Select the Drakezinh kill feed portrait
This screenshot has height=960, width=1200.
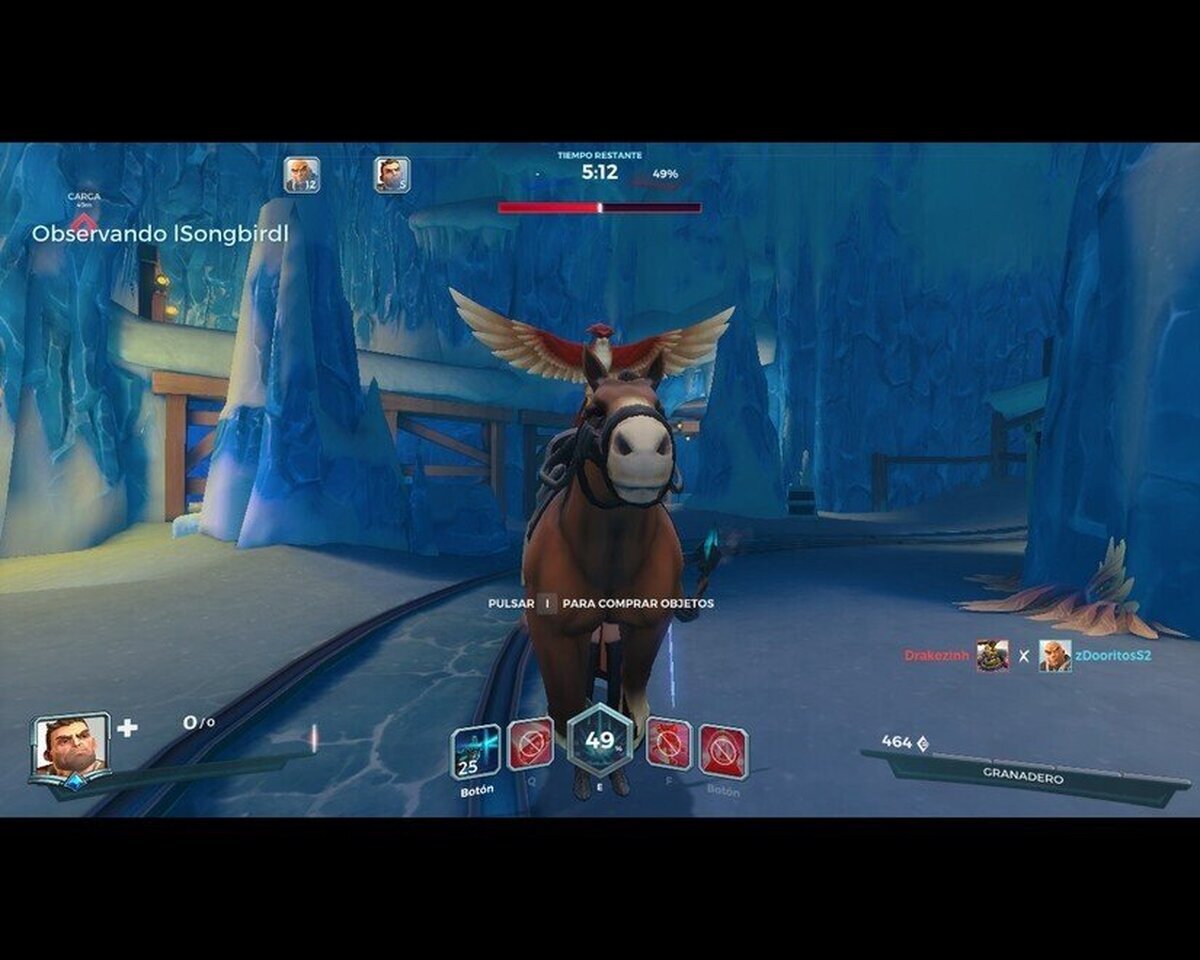(x=992, y=656)
